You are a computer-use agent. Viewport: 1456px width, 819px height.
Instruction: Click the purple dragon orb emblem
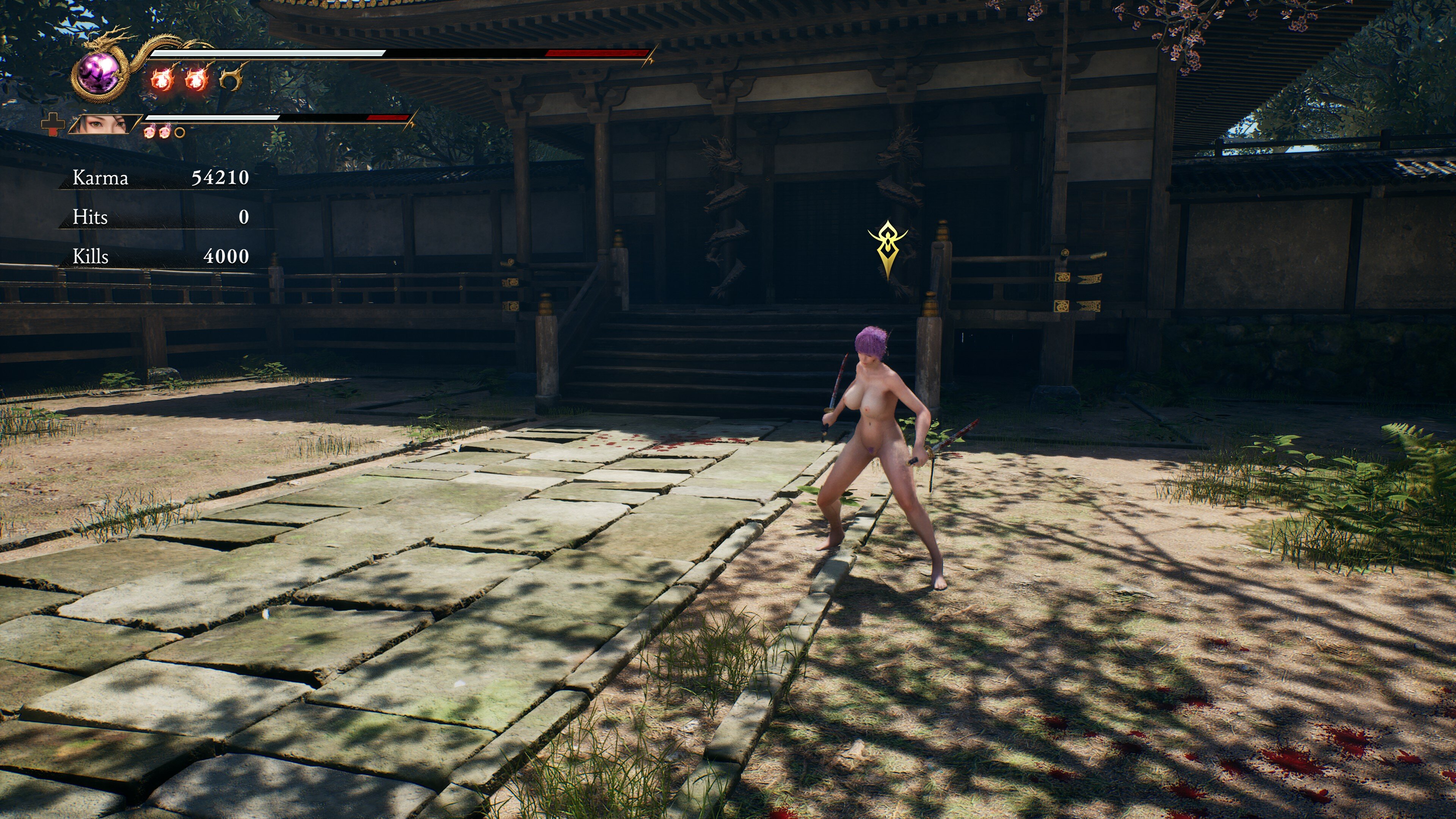pyautogui.click(x=99, y=74)
